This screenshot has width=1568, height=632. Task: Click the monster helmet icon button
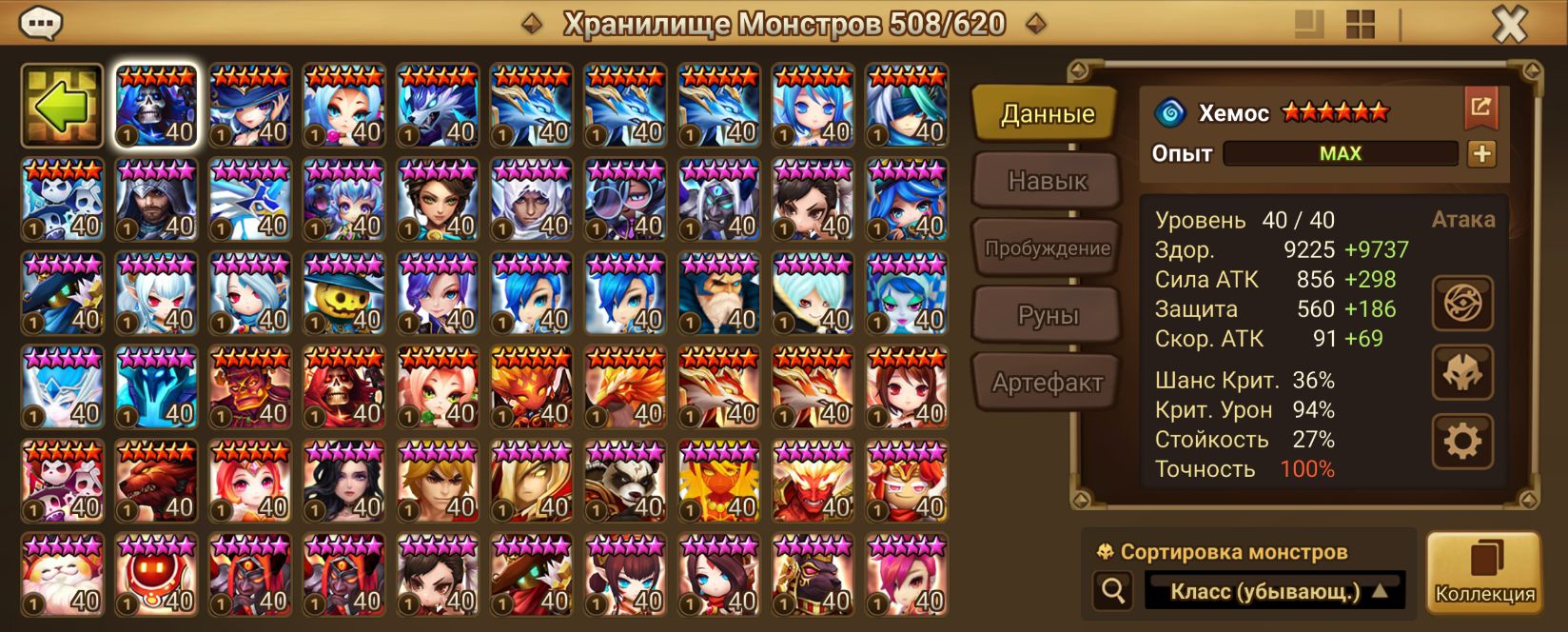(x=1462, y=372)
